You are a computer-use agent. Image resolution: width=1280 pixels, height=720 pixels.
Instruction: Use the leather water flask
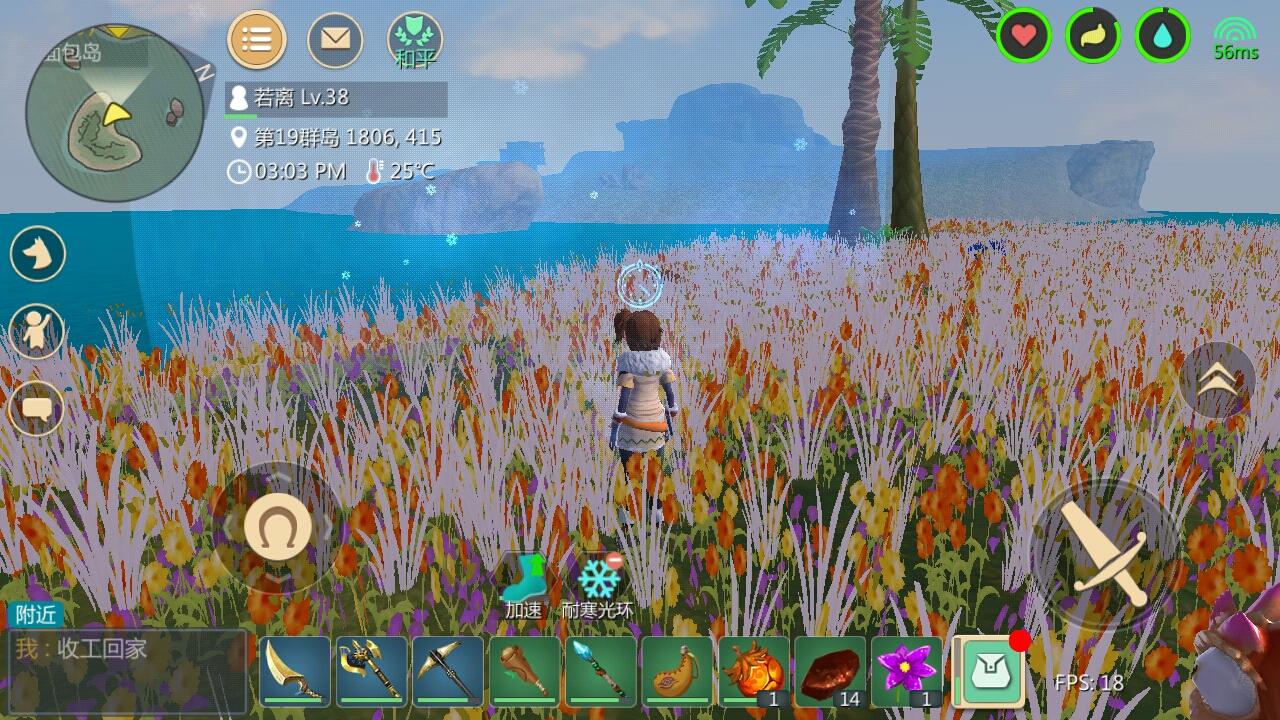pyautogui.click(x=677, y=671)
